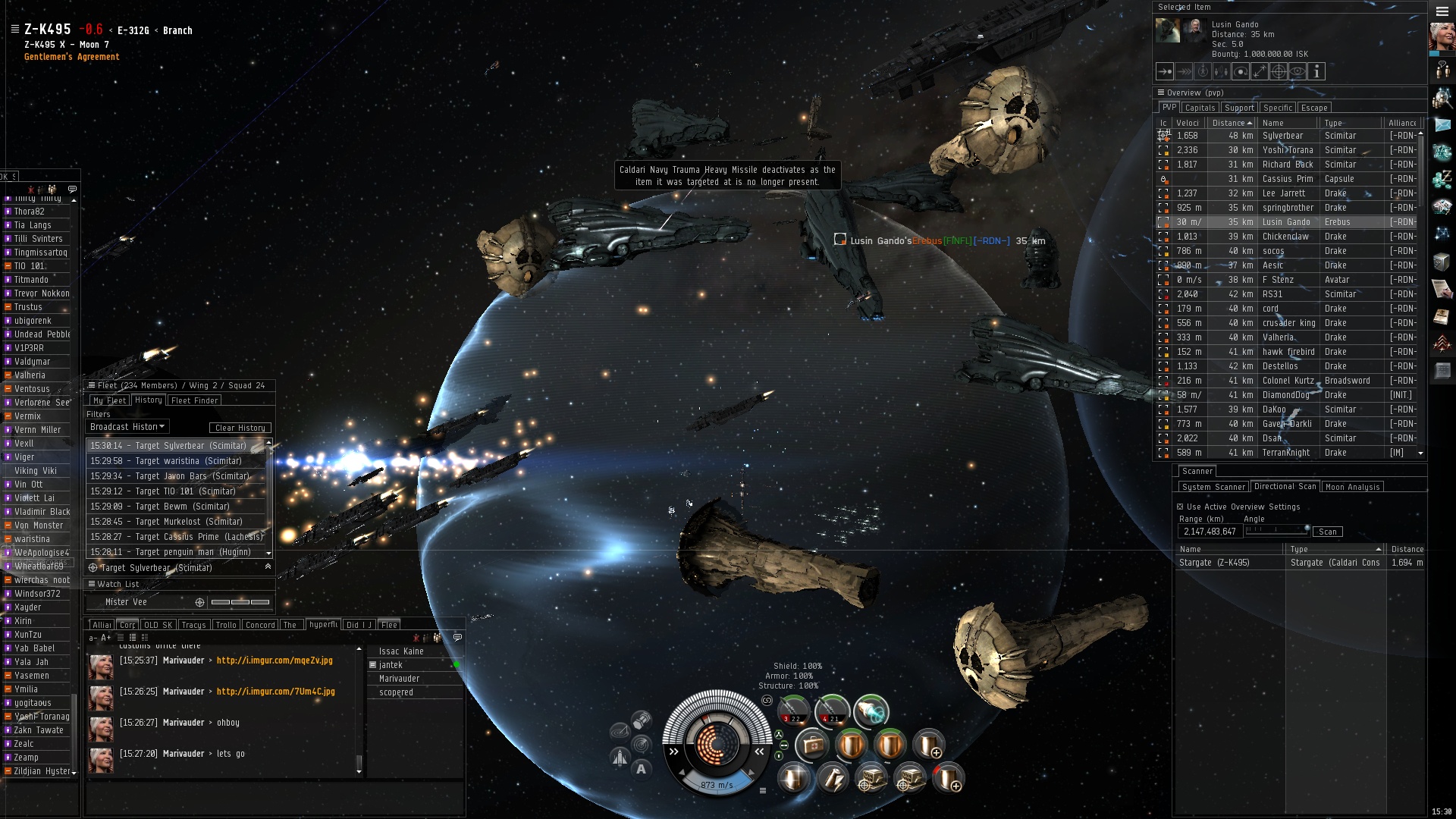Image resolution: width=1456 pixels, height=819 pixels.
Task: Select Mister Vee in the watch list
Action: [126, 602]
